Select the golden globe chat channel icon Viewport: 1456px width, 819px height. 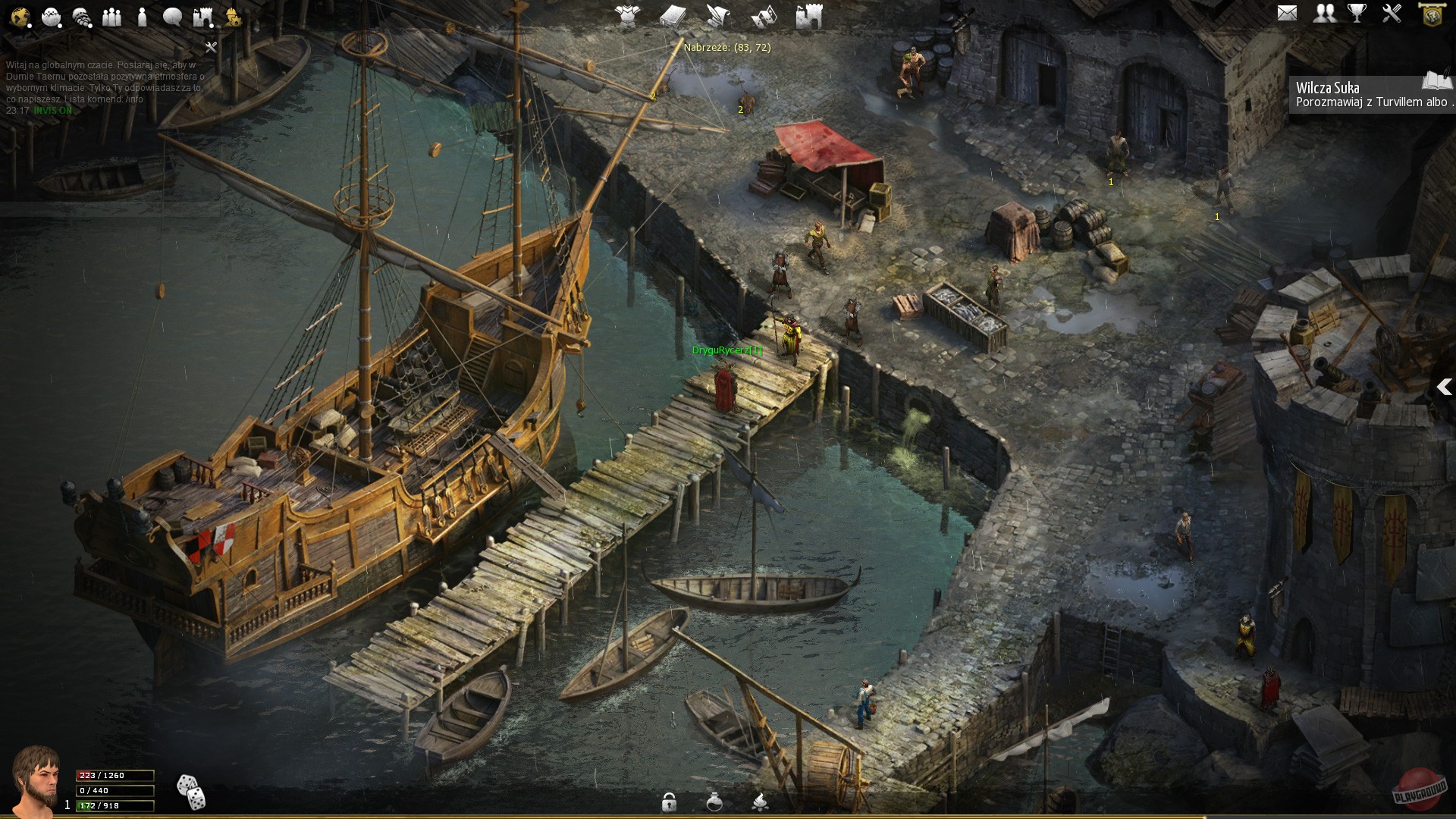[x=20, y=17]
